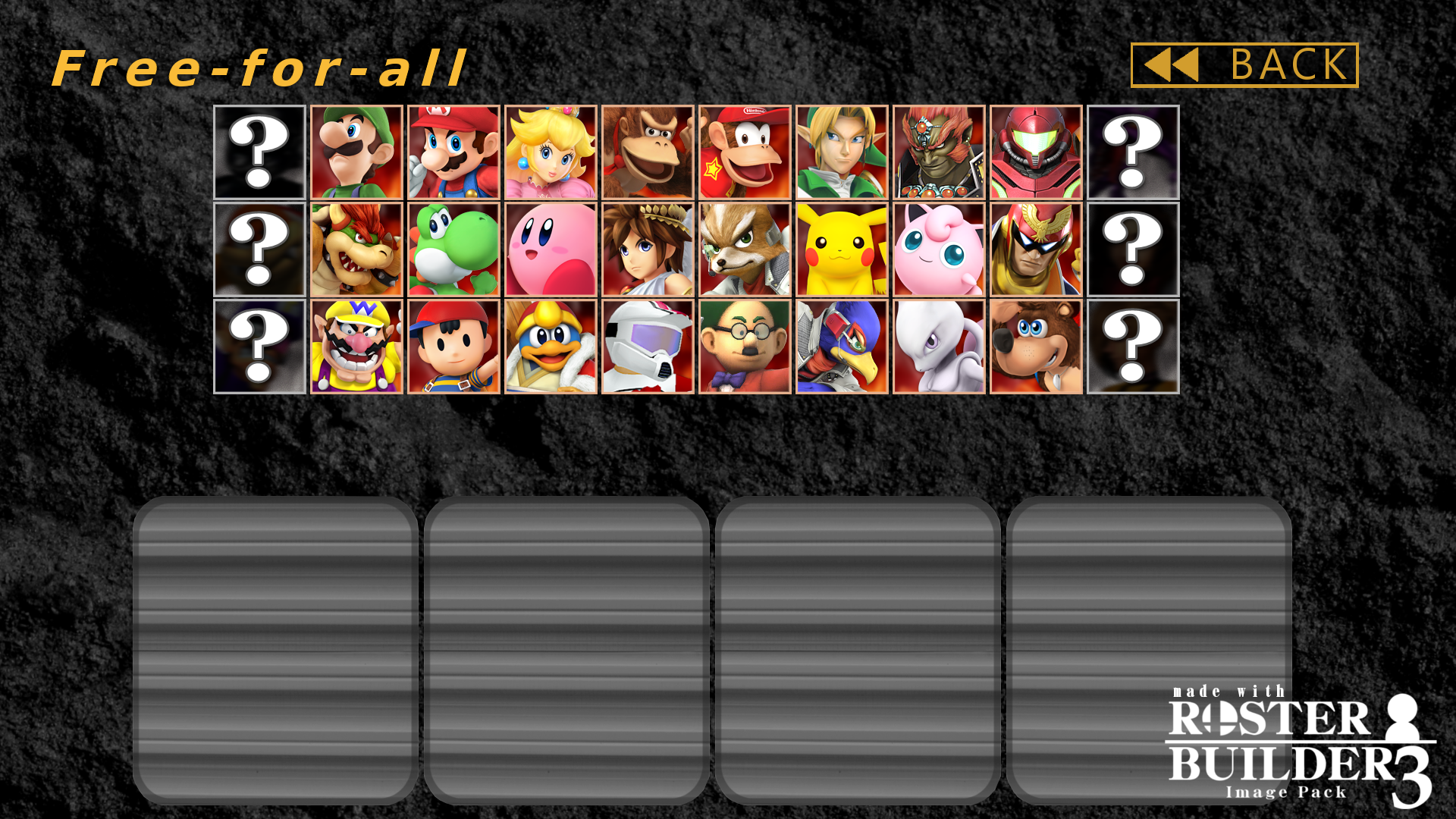Screen dimensions: 1456x819
Task: Click the BACK button
Action: (1244, 65)
